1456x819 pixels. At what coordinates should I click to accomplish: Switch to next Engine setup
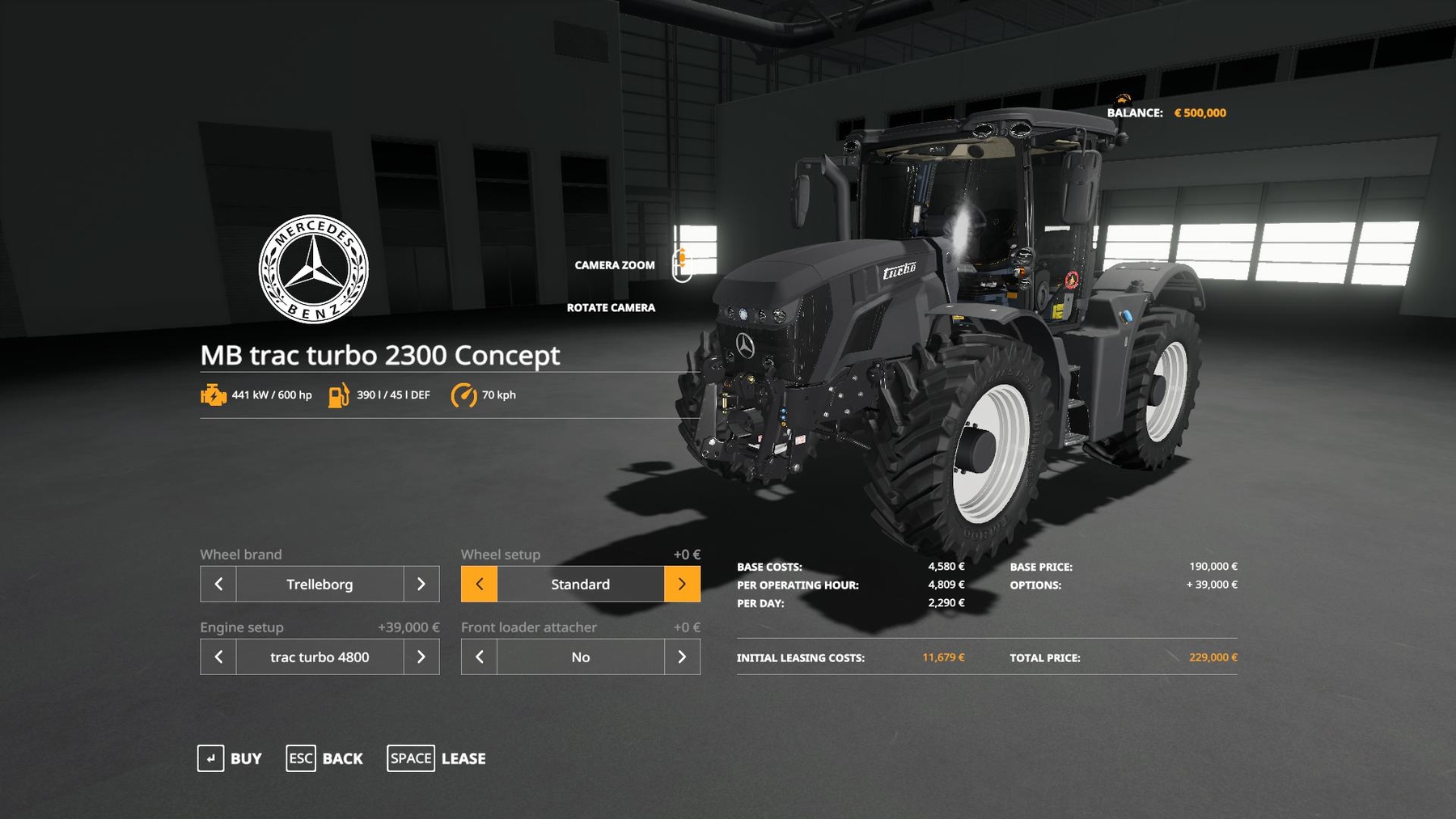(x=421, y=656)
